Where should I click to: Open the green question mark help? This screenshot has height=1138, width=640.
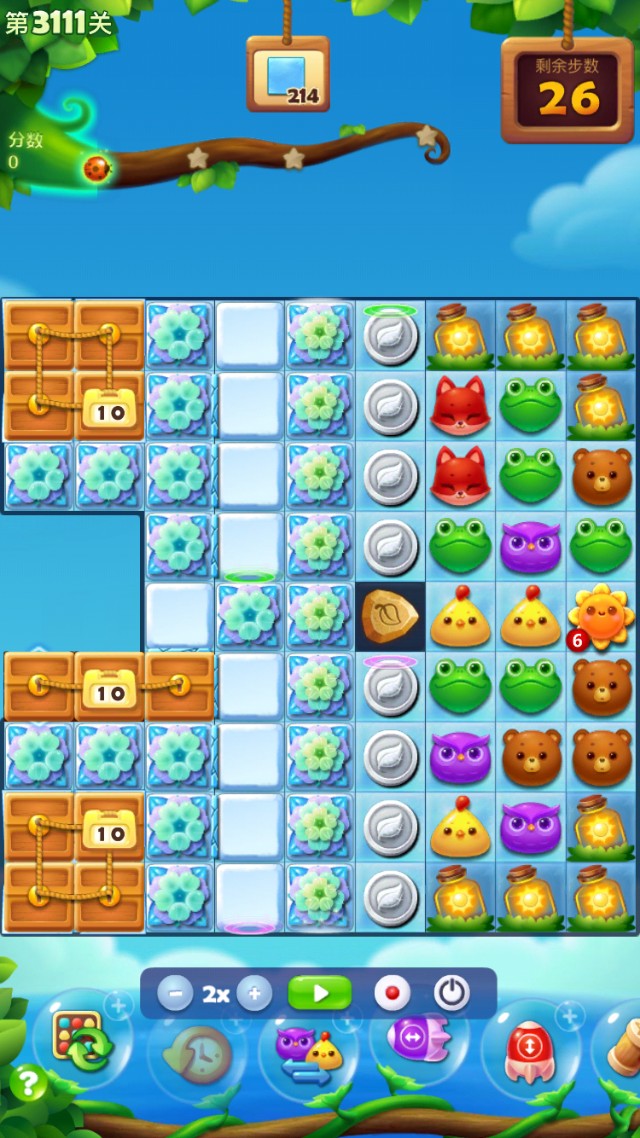click(x=29, y=1083)
